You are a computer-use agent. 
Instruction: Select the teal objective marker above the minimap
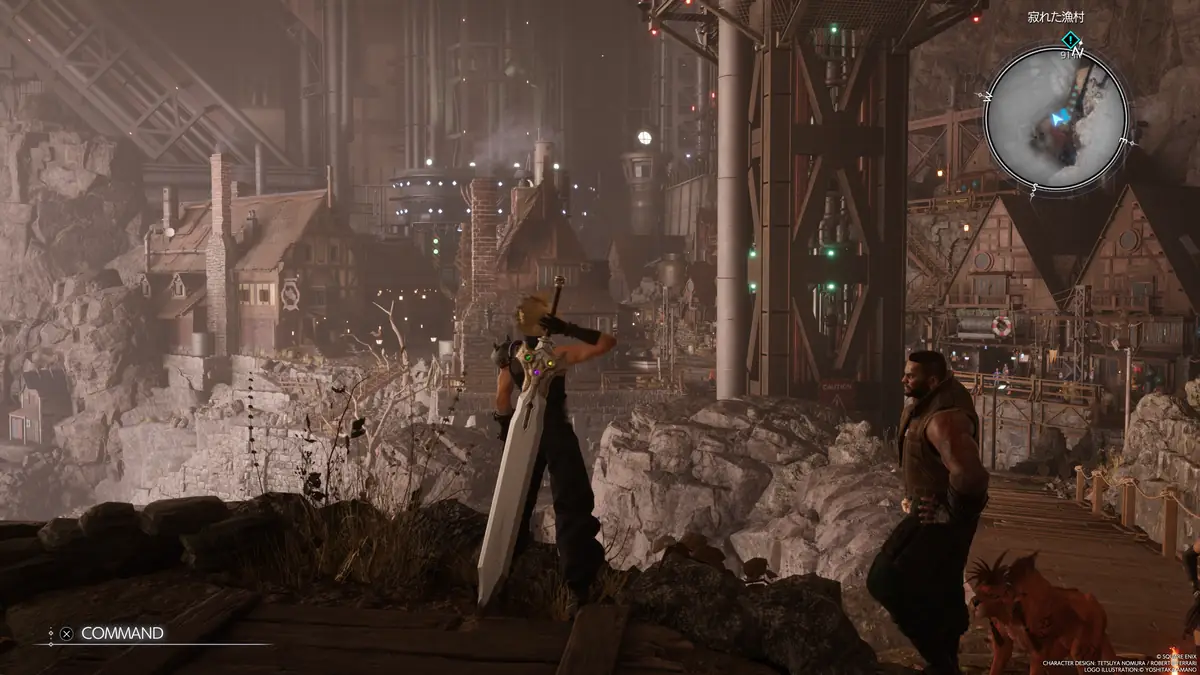1070,40
